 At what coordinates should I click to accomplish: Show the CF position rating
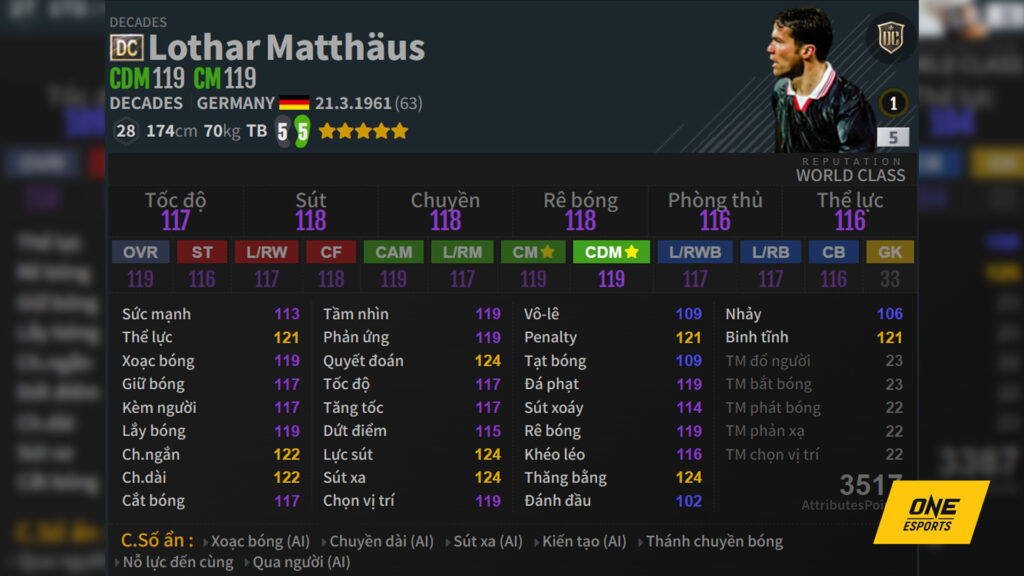click(x=331, y=253)
